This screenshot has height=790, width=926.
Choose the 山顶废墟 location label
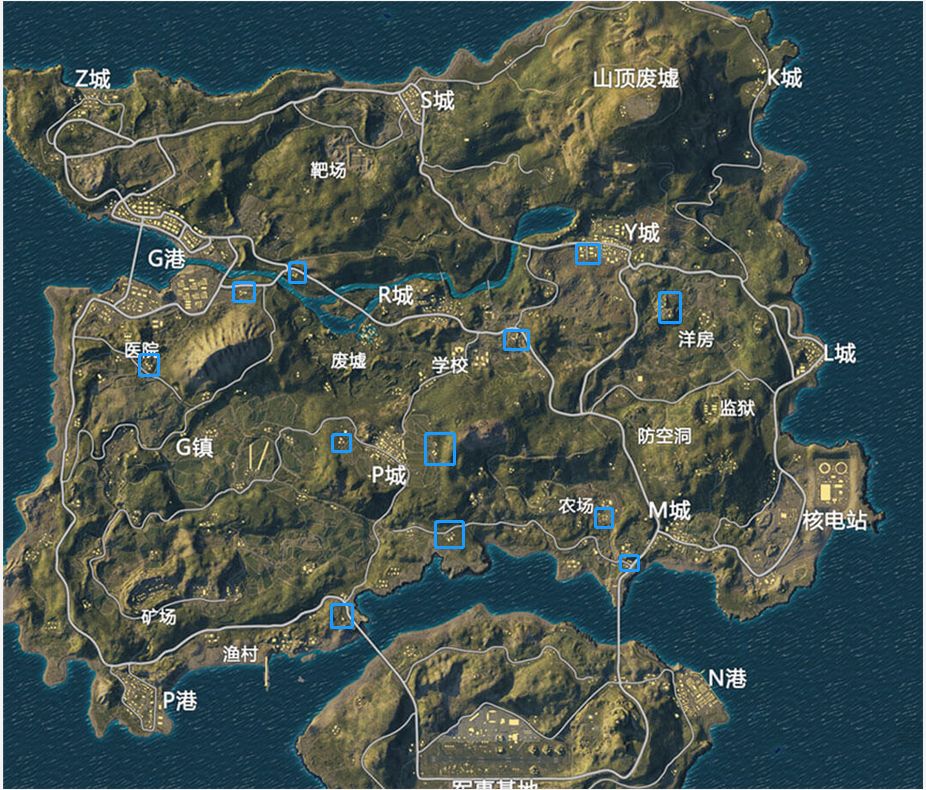click(636, 79)
